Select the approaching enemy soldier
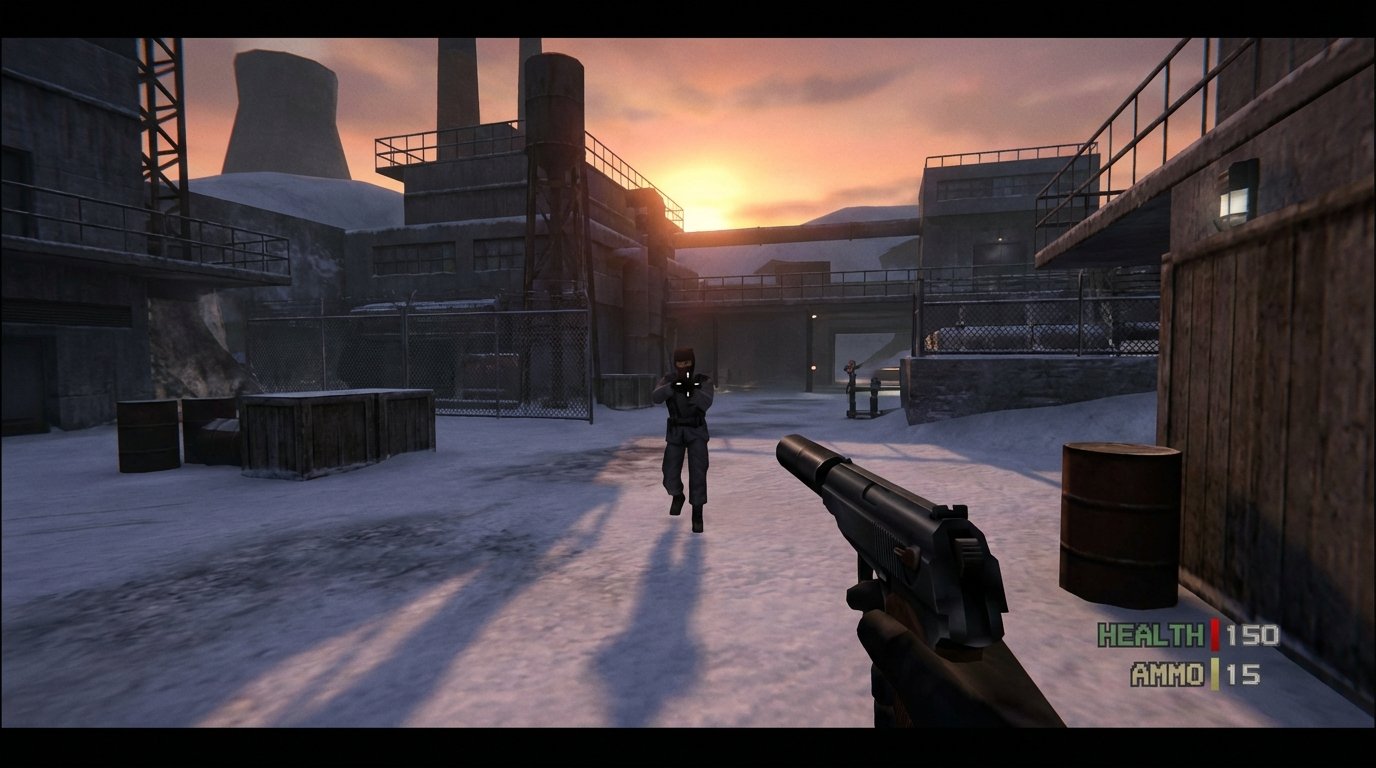The width and height of the screenshot is (1376, 768). [685, 430]
